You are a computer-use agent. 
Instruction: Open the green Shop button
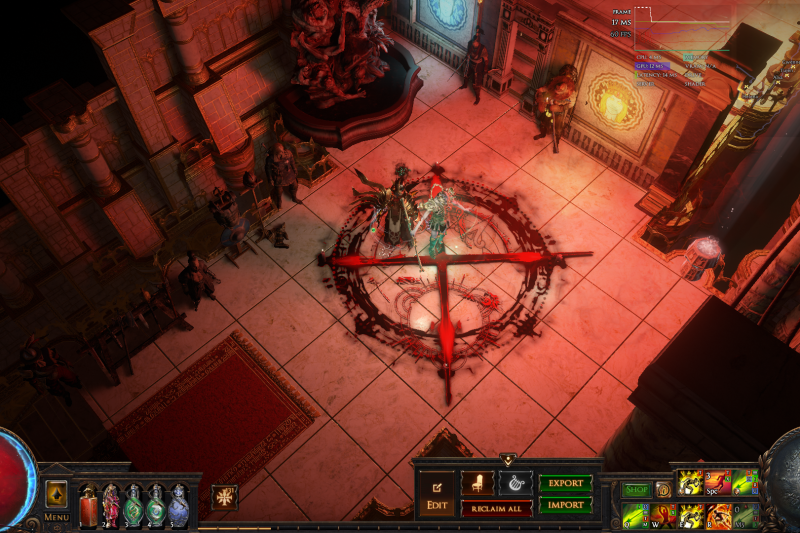click(x=637, y=490)
